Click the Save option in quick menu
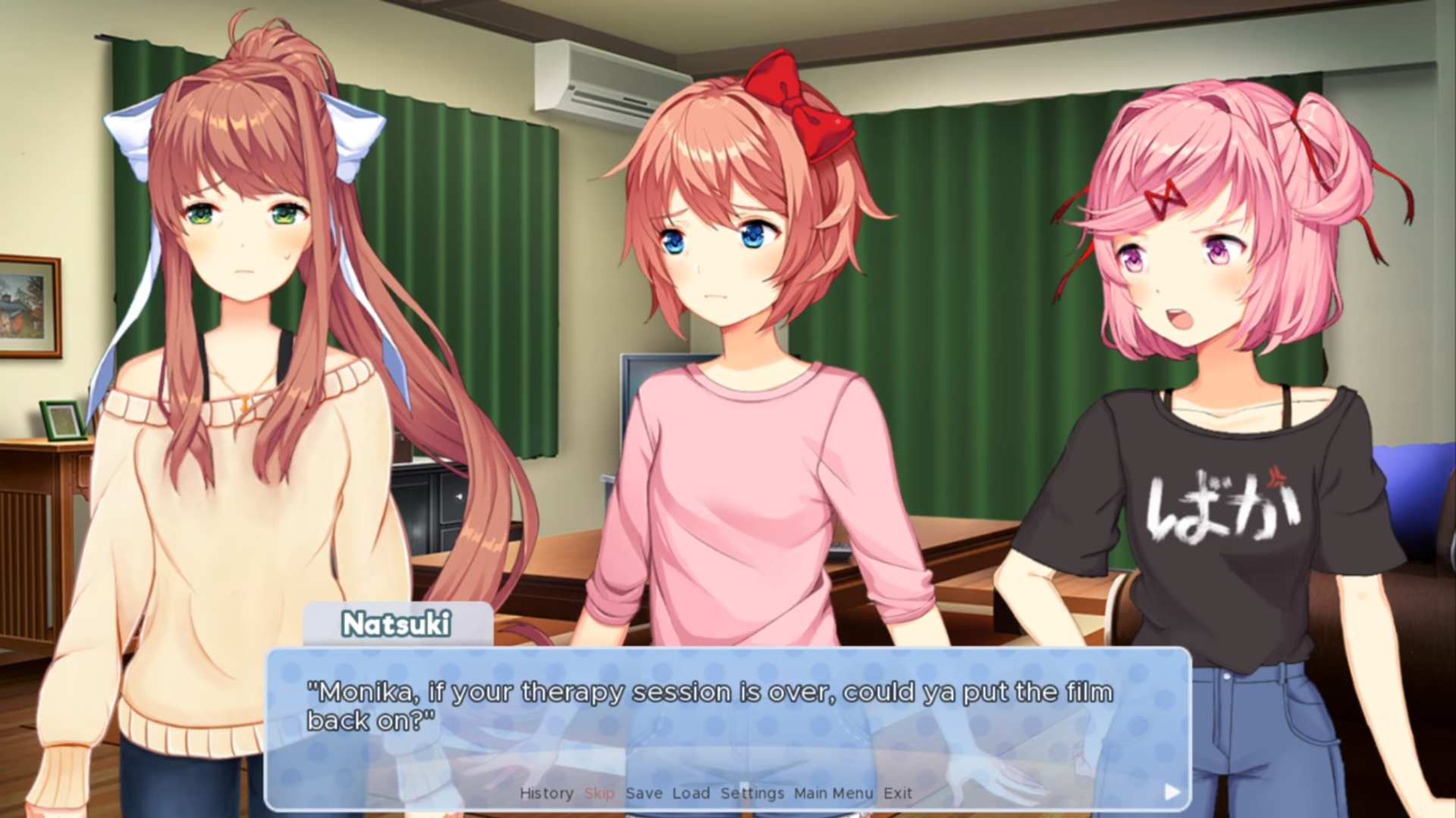1456x818 pixels. 643,794
